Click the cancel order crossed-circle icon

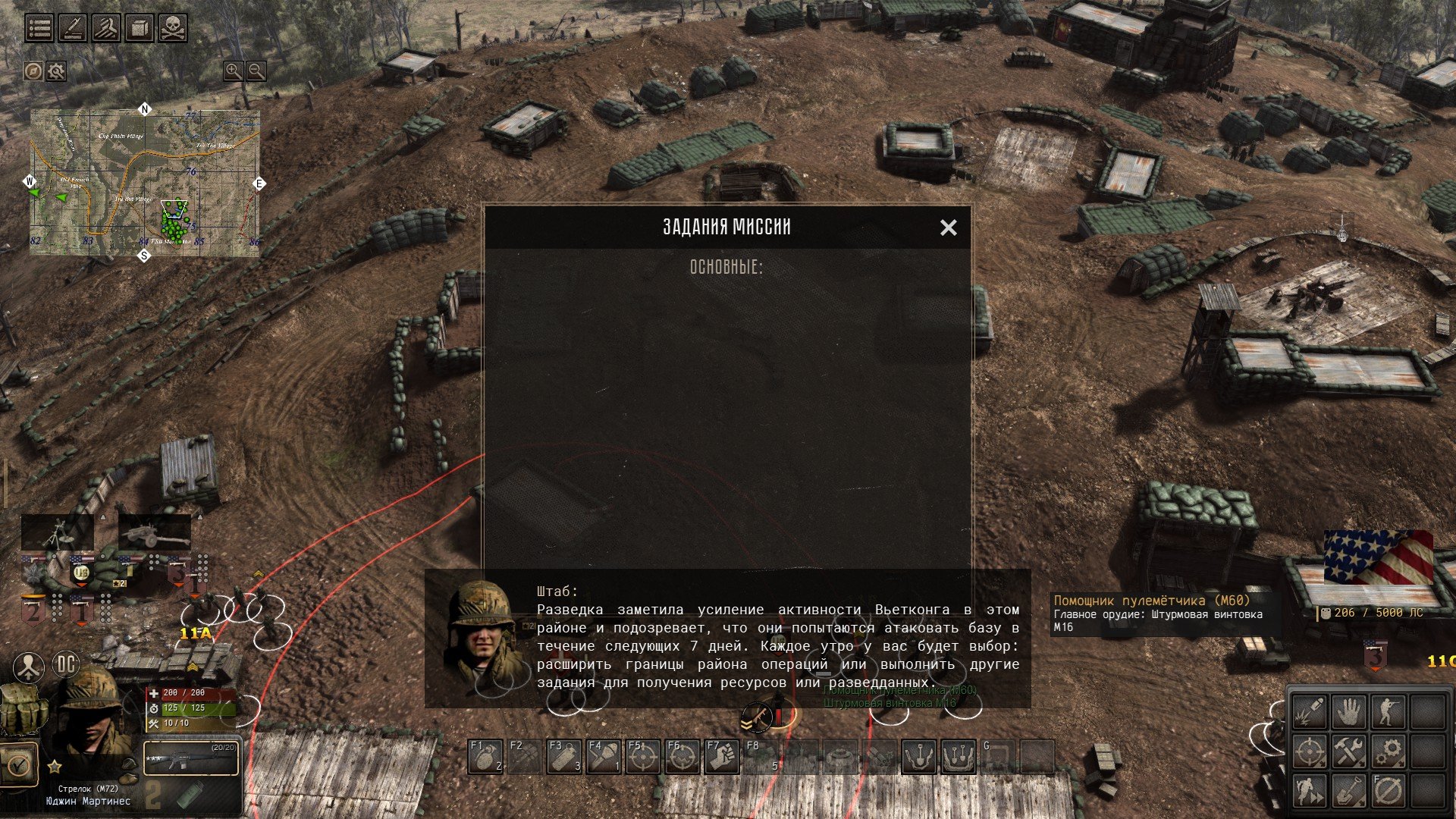point(1389,791)
